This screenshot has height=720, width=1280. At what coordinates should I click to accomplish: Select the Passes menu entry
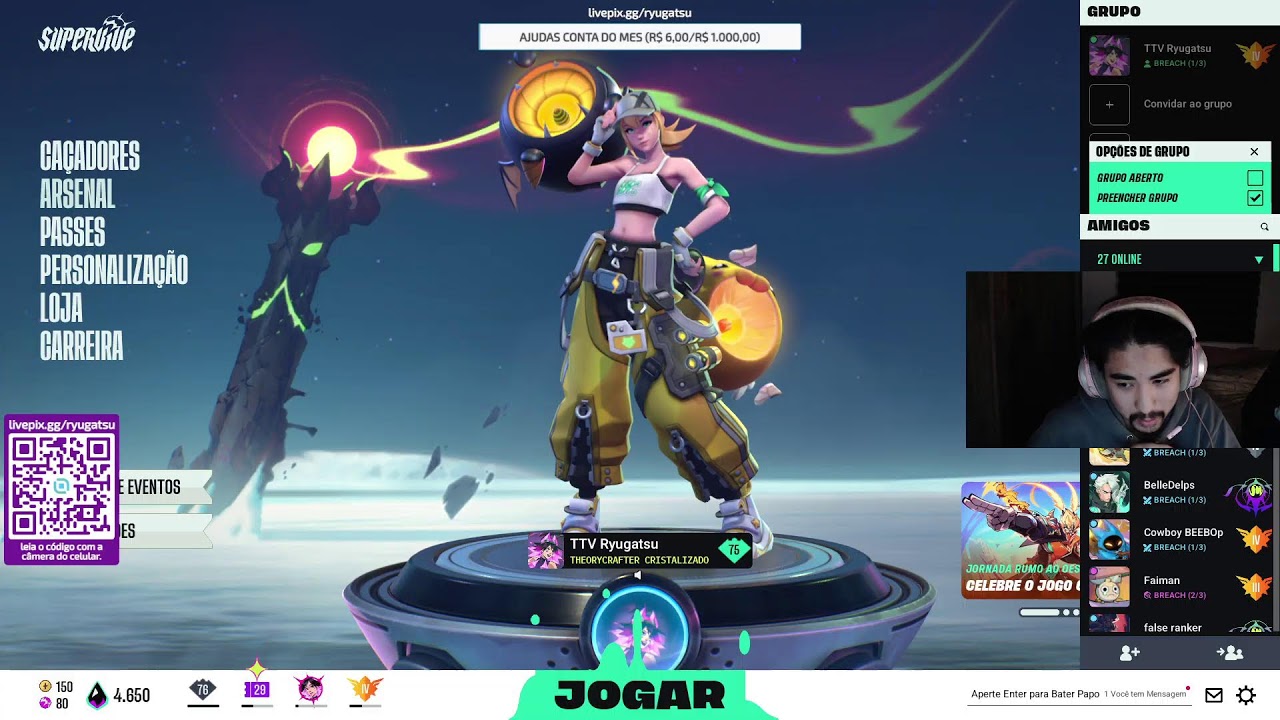(x=72, y=233)
